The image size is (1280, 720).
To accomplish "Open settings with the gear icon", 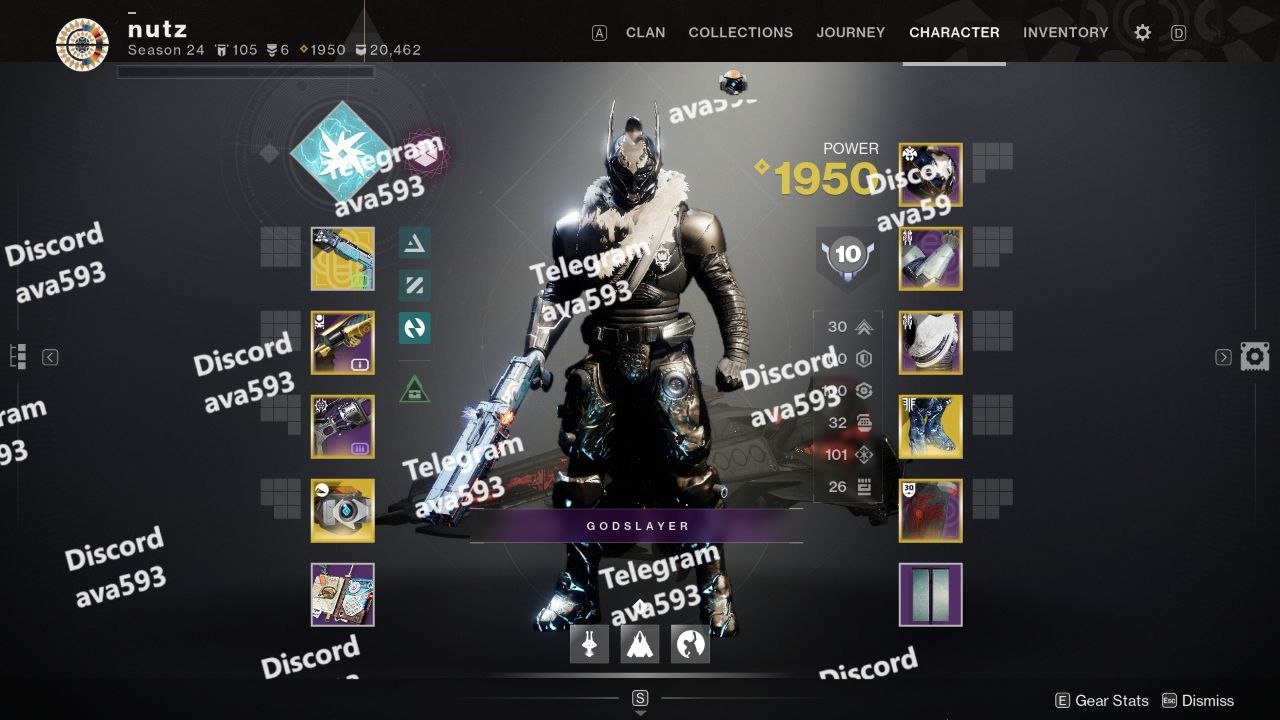I will click(1142, 33).
